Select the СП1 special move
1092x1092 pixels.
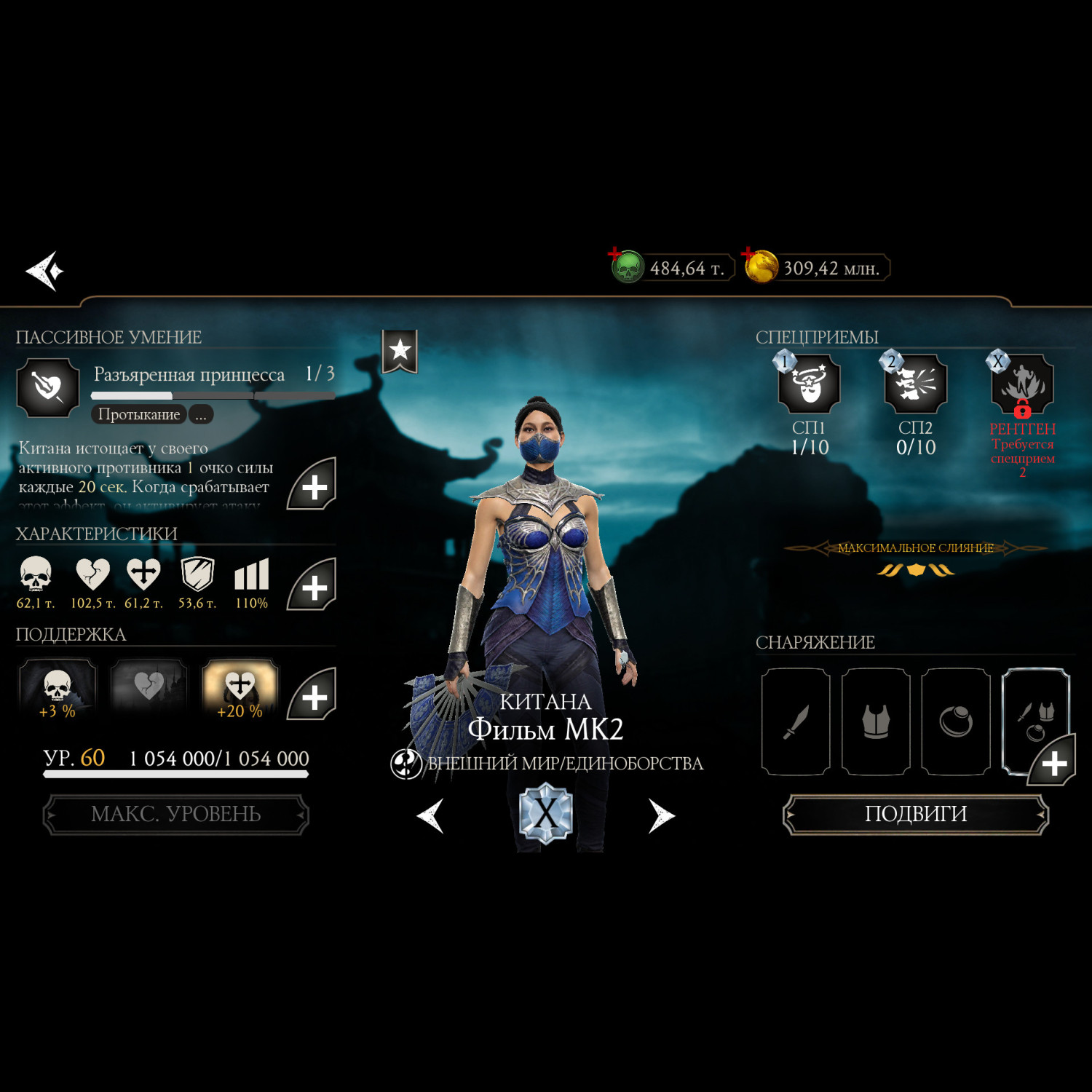(x=809, y=384)
